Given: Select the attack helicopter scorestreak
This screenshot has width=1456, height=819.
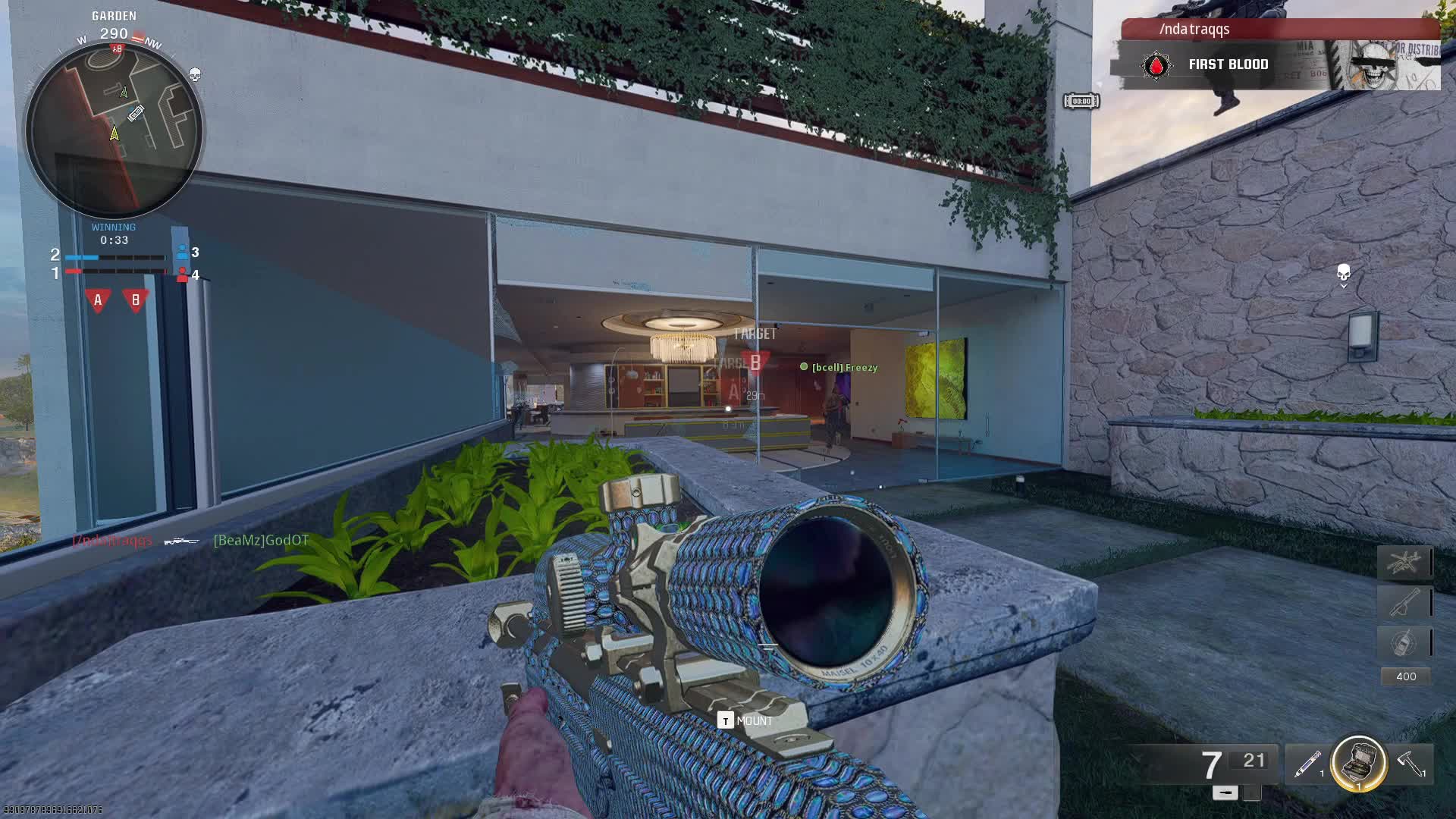Looking at the screenshot, I should coord(1404,563).
